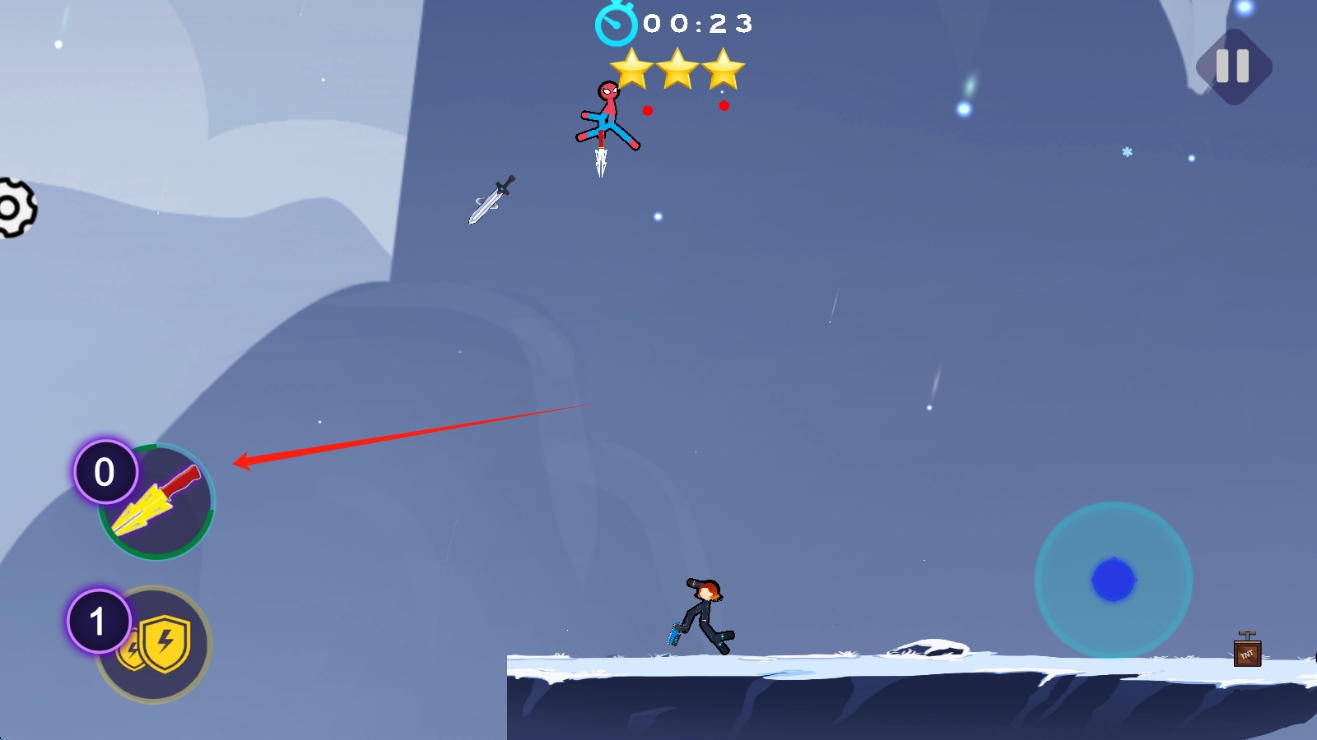Screen dimensions: 1317x740
Task: Activate the golden dagger throw ability
Action: [x=157, y=502]
